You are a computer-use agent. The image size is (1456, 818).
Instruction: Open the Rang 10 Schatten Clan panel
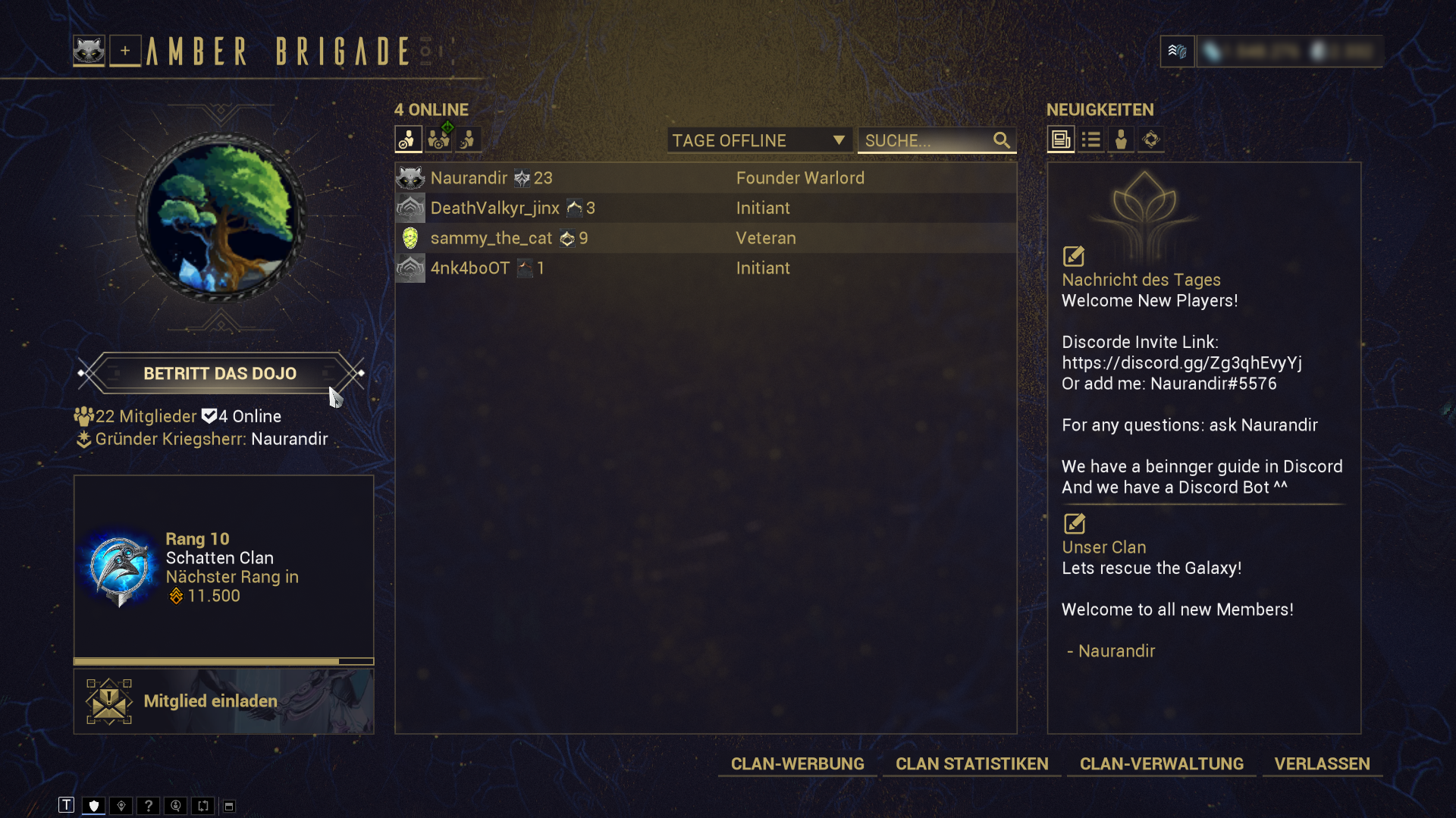pos(224,567)
